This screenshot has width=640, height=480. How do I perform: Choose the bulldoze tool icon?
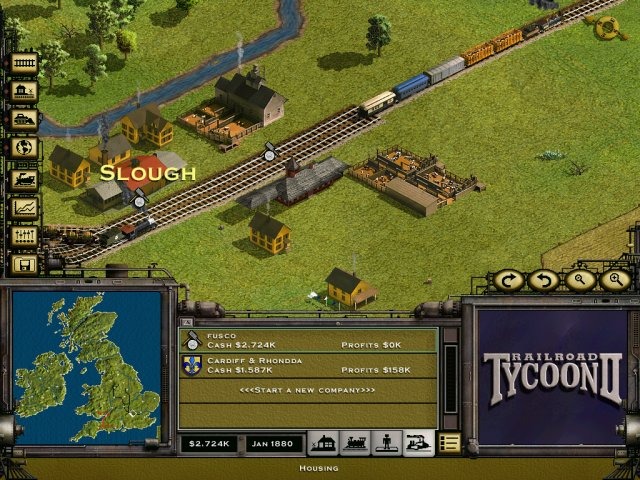[24, 120]
